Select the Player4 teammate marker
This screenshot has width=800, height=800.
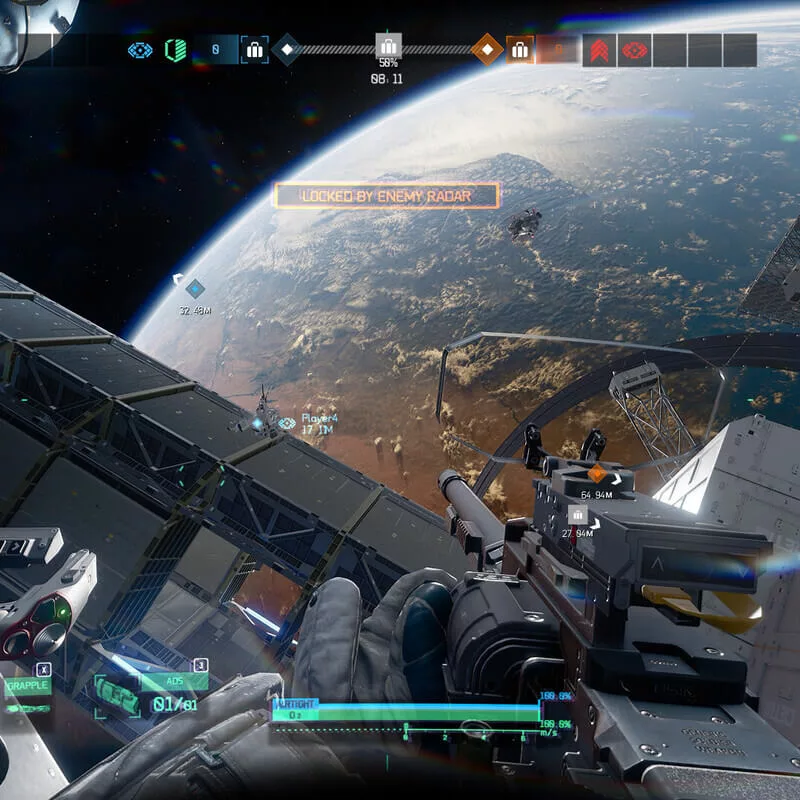point(287,423)
